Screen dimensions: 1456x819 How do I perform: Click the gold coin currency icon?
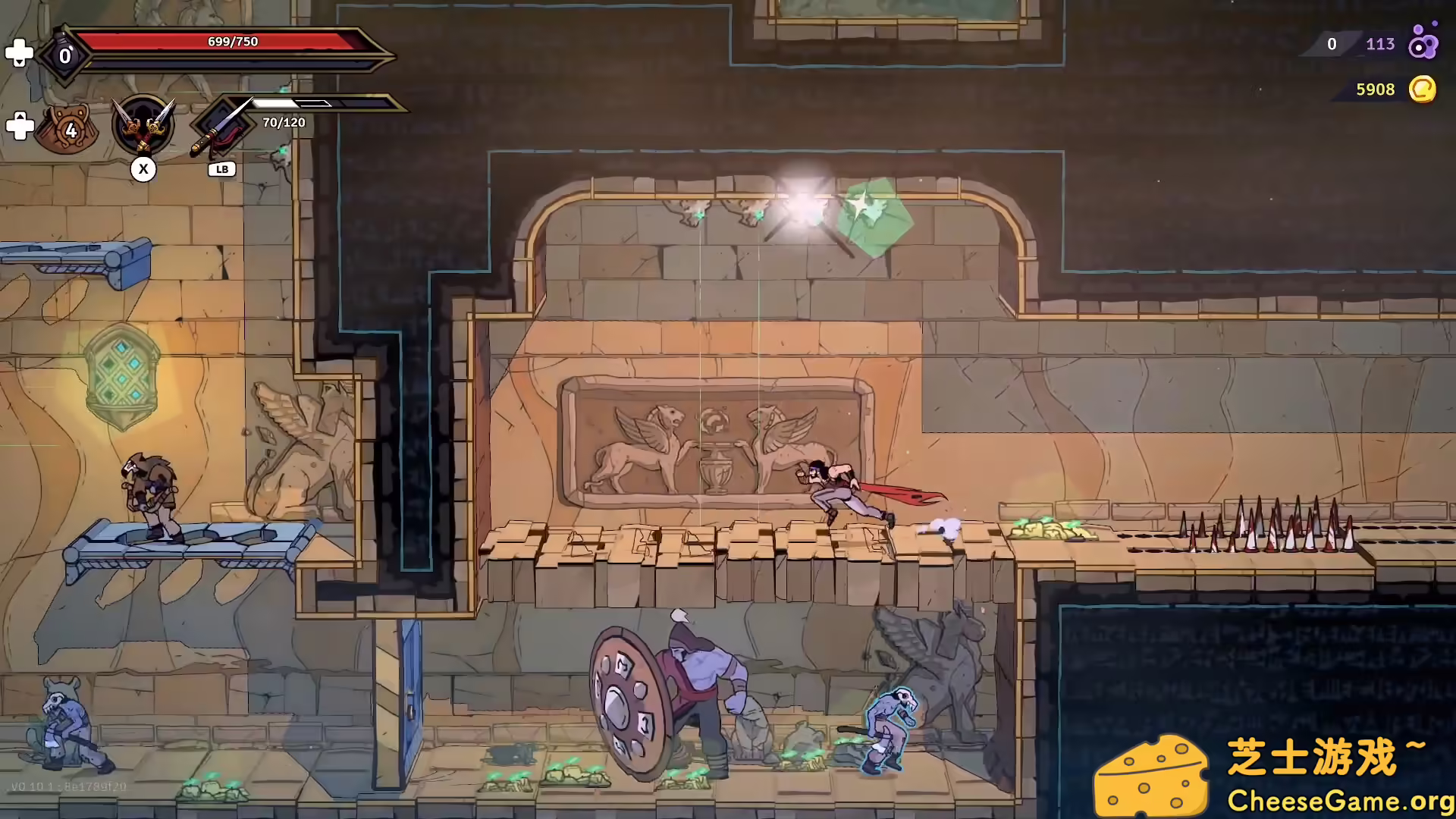pos(1423,89)
